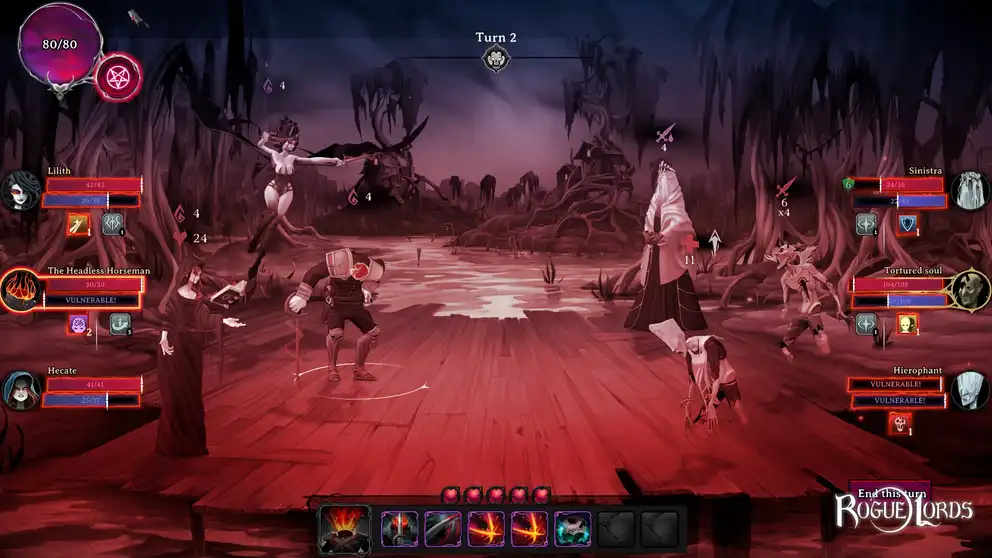Inspect Tortured soul's yellow skull status
This screenshot has height=558, width=992.
(907, 323)
